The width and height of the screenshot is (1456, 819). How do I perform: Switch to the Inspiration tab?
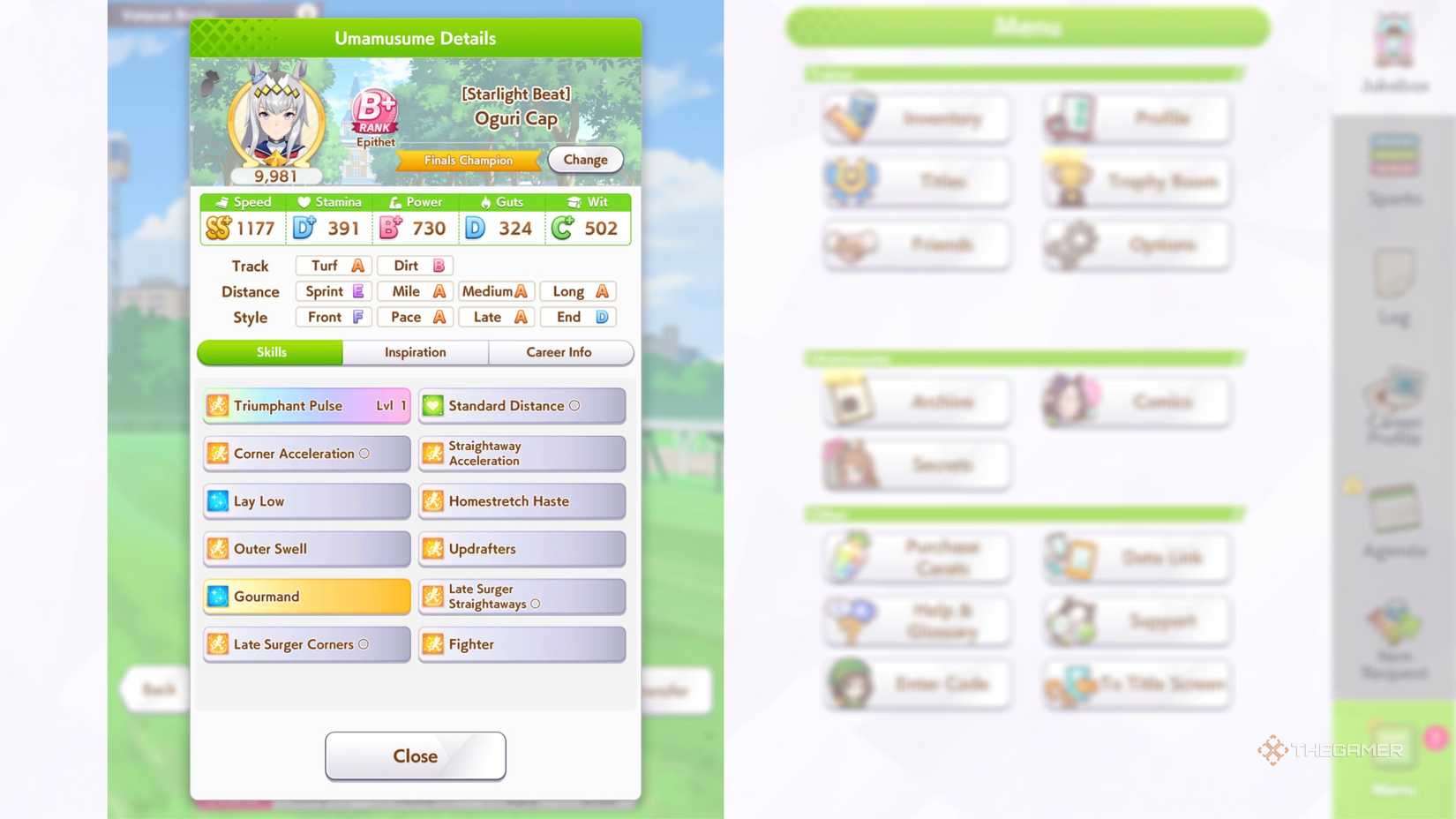click(x=415, y=352)
